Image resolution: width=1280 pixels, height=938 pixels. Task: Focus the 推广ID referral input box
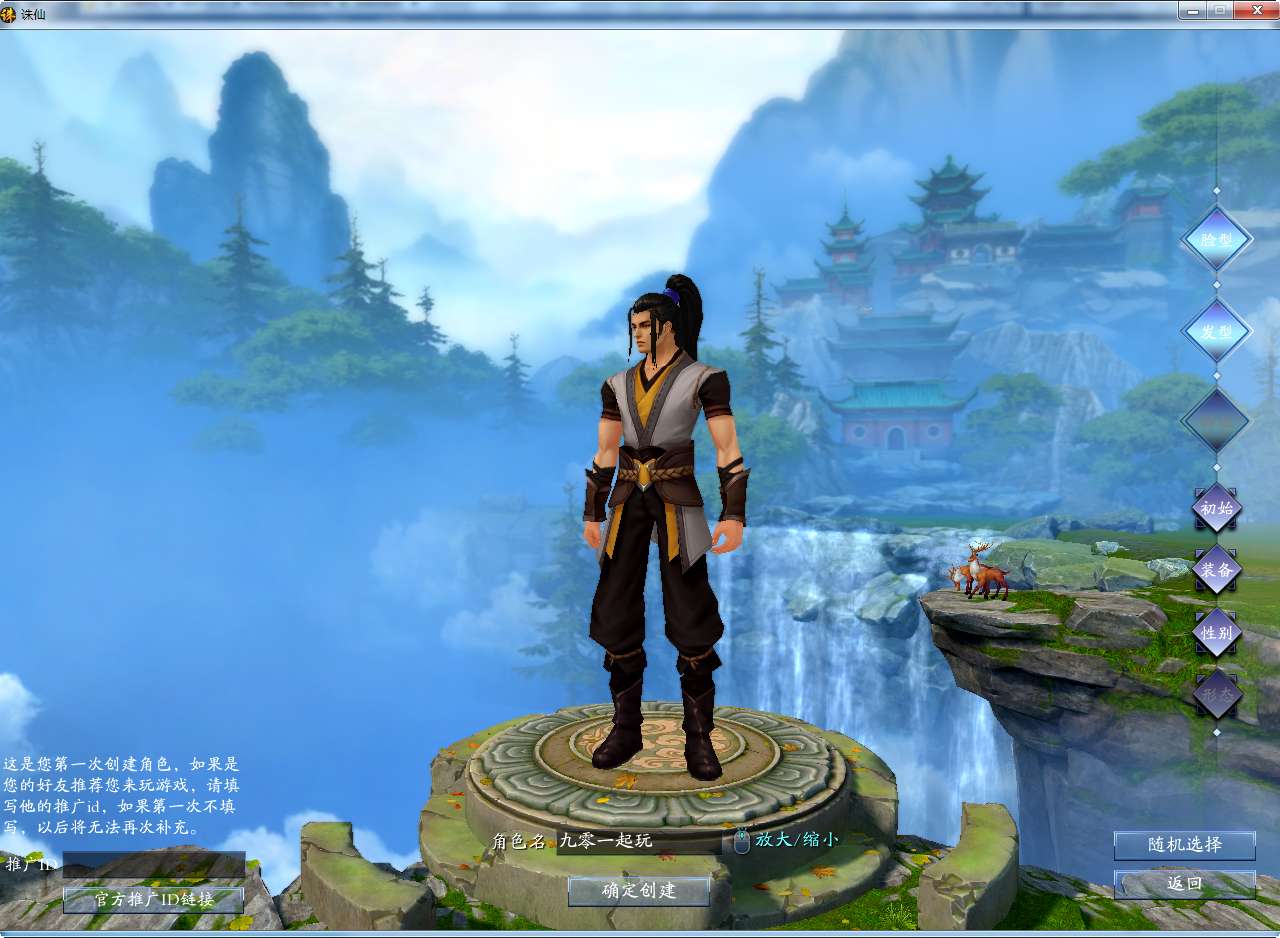pyautogui.click(x=153, y=864)
